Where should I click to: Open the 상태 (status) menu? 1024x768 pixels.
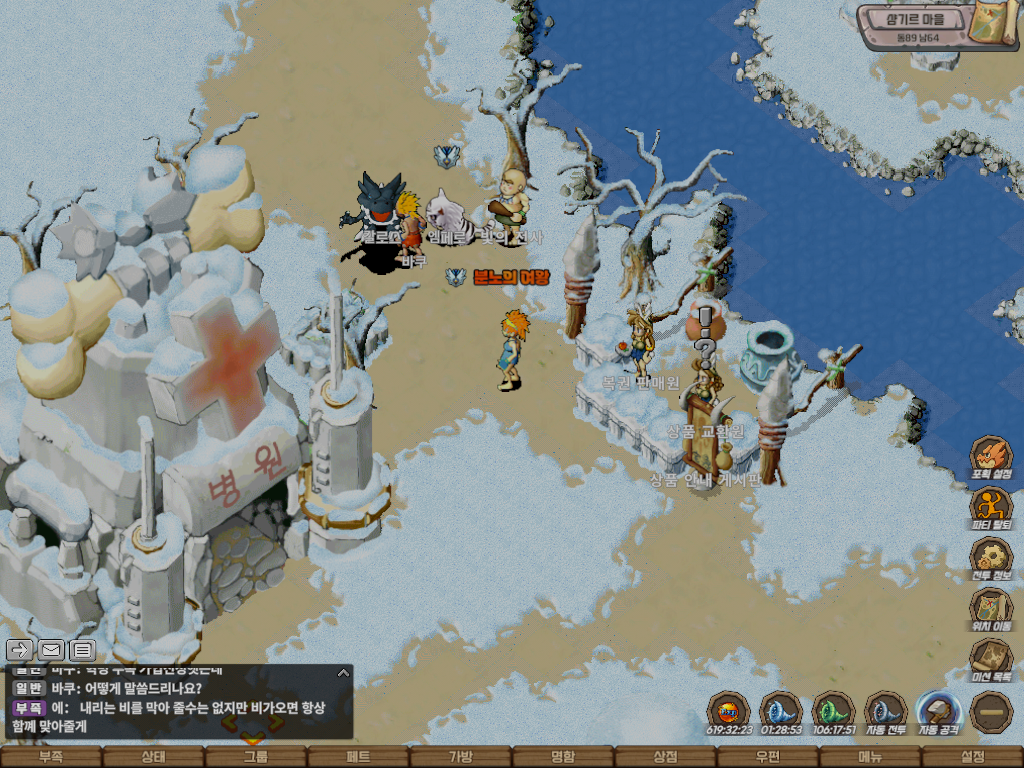tap(153, 757)
